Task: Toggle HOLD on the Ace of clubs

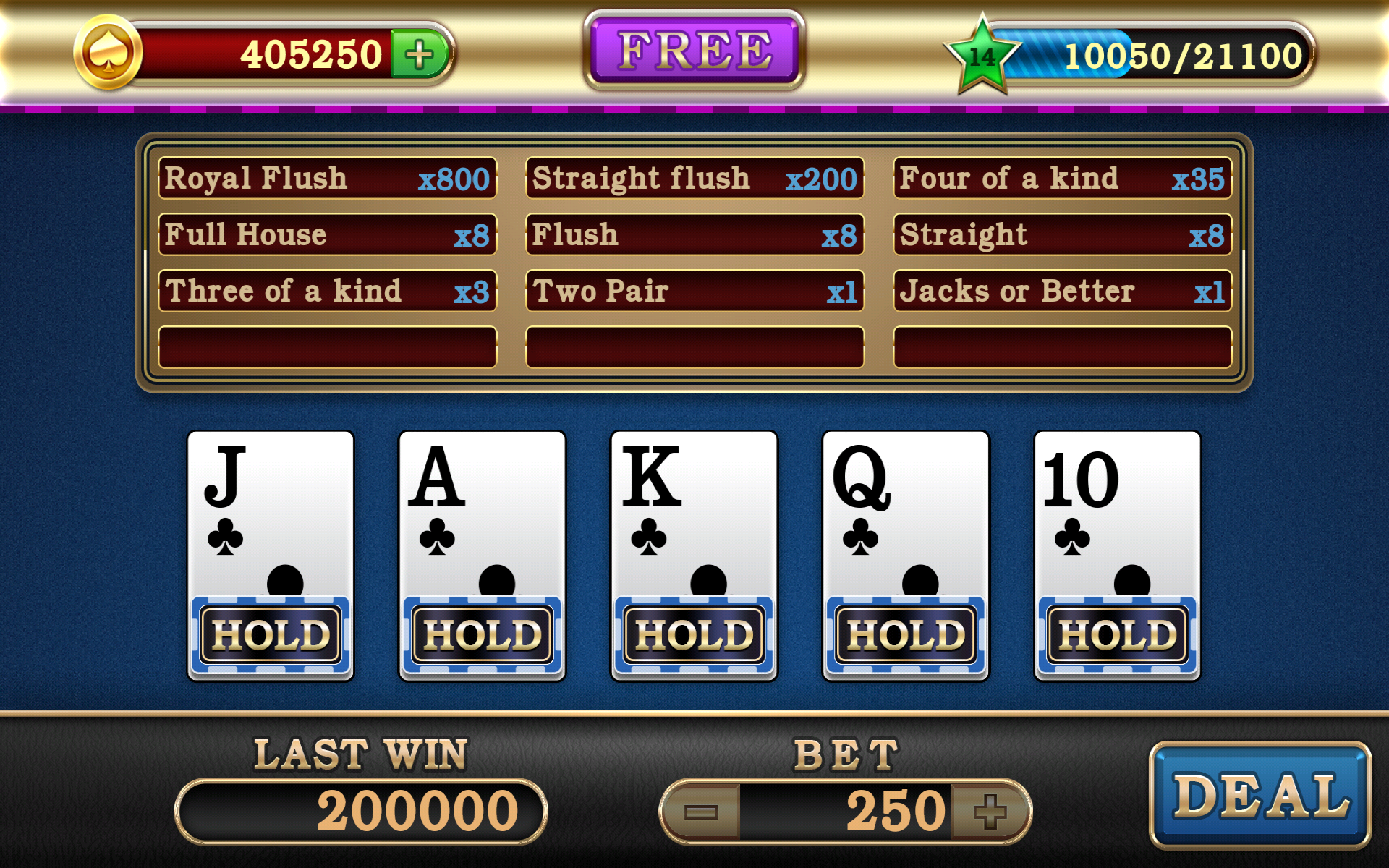Action: [483, 634]
